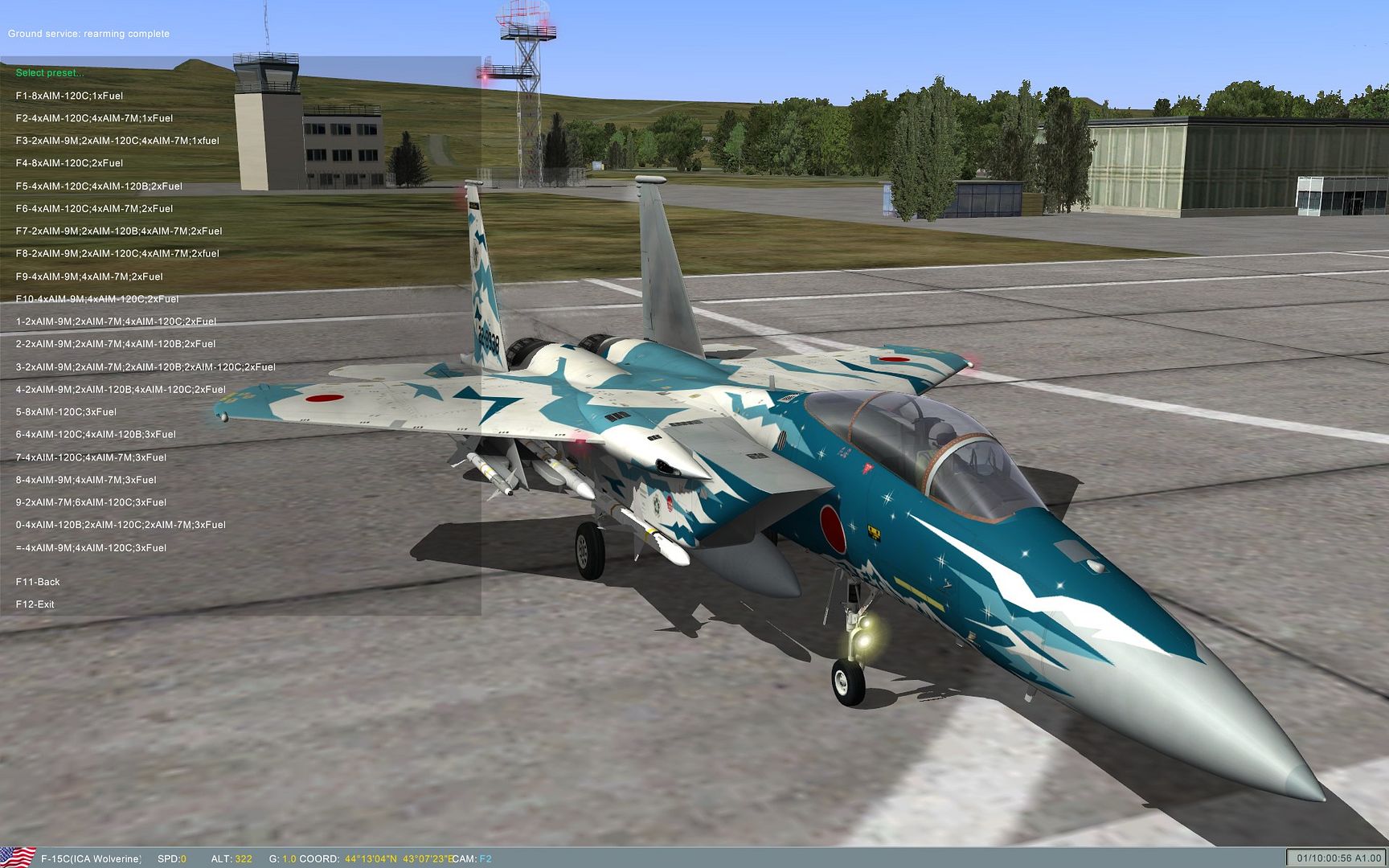1389x868 pixels.
Task: Click the yellow SPD readout
Action: point(171,858)
